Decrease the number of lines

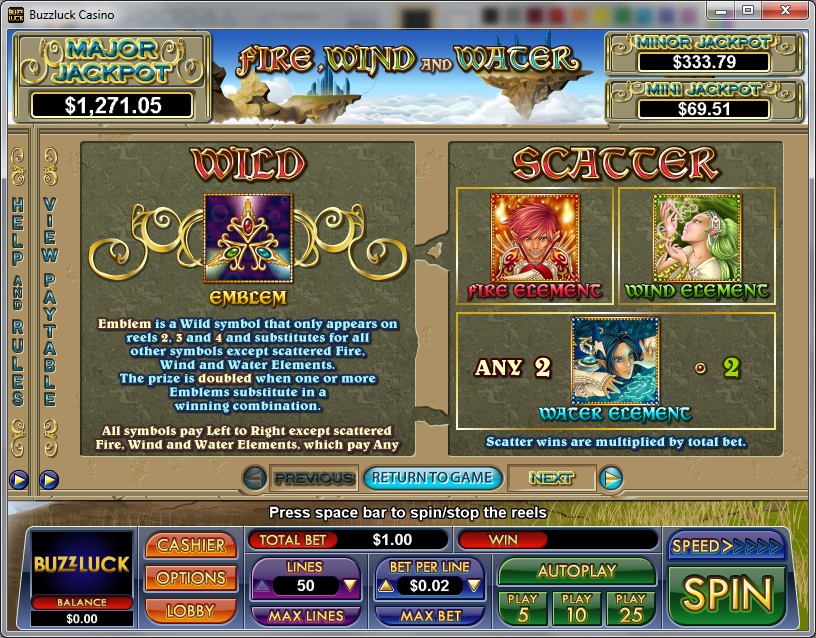coord(351,586)
